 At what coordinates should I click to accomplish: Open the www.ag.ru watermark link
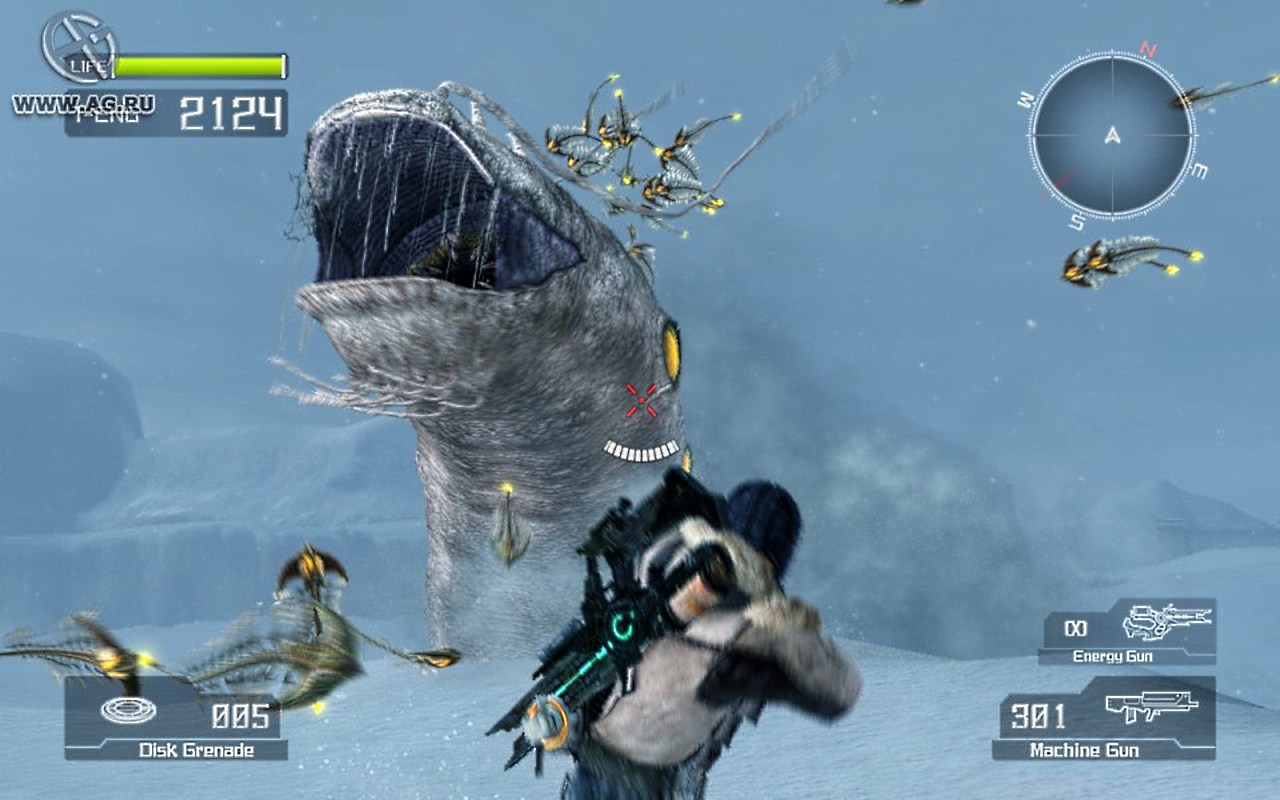[x=83, y=103]
